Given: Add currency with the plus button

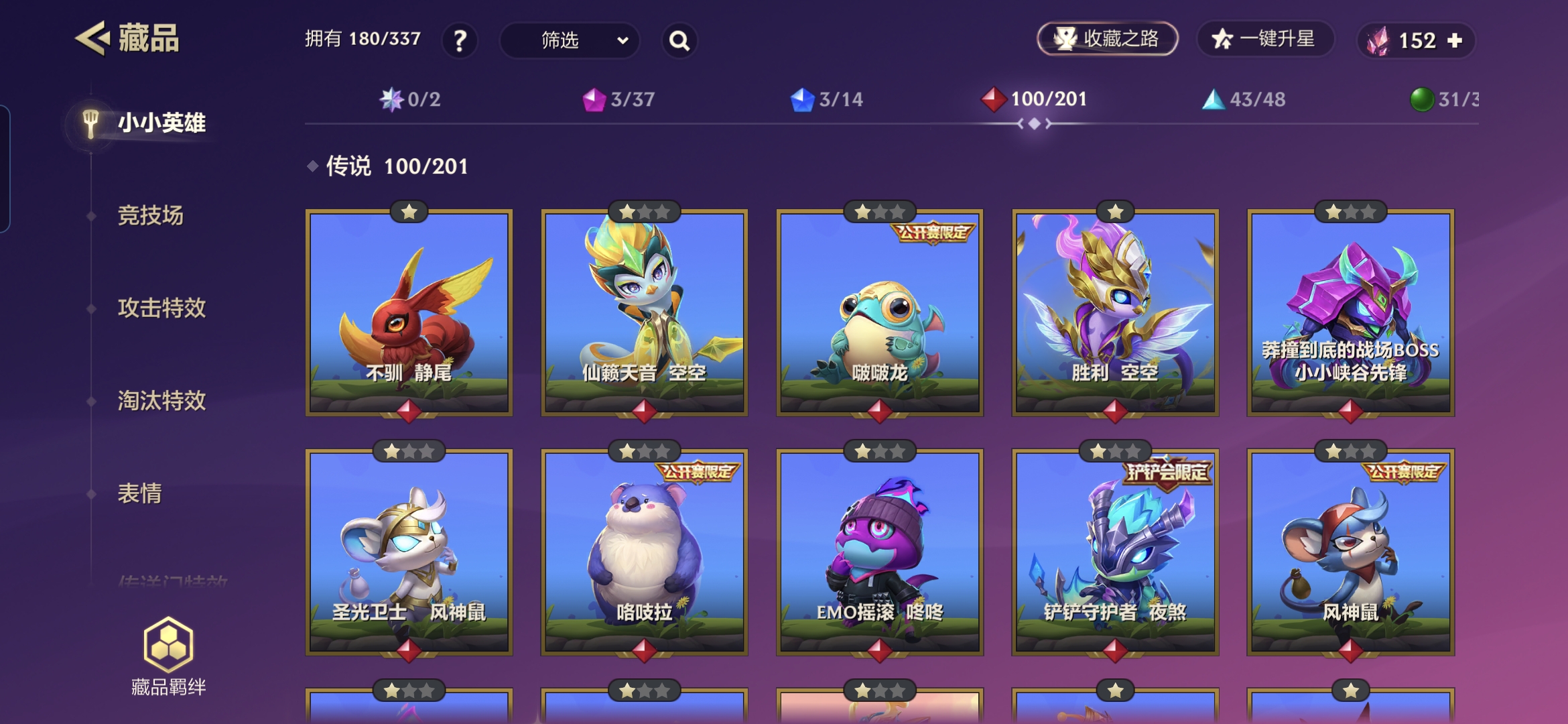Looking at the screenshot, I should 1455,41.
